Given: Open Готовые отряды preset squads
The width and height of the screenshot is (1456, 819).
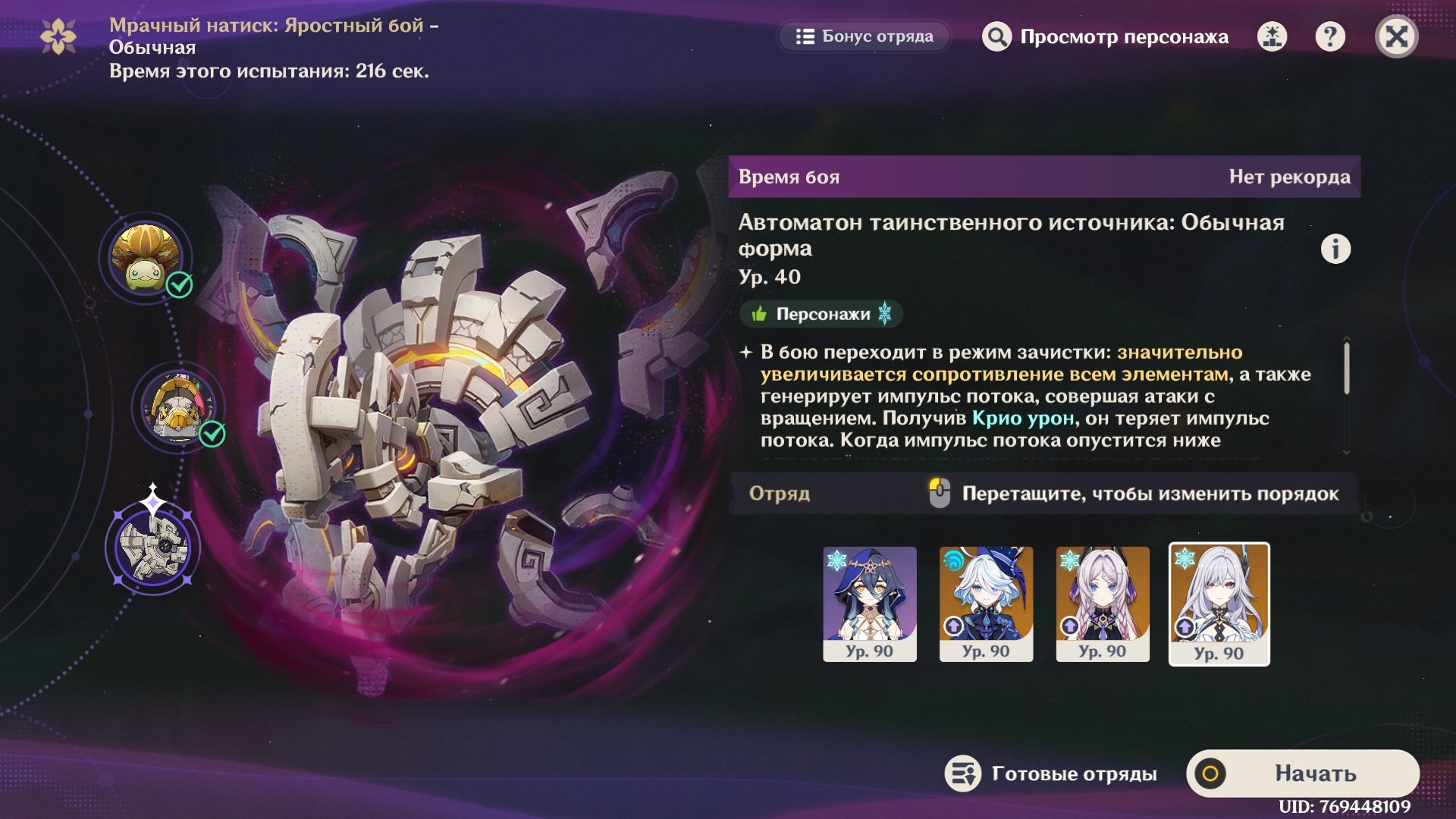Looking at the screenshot, I should click(x=1051, y=773).
